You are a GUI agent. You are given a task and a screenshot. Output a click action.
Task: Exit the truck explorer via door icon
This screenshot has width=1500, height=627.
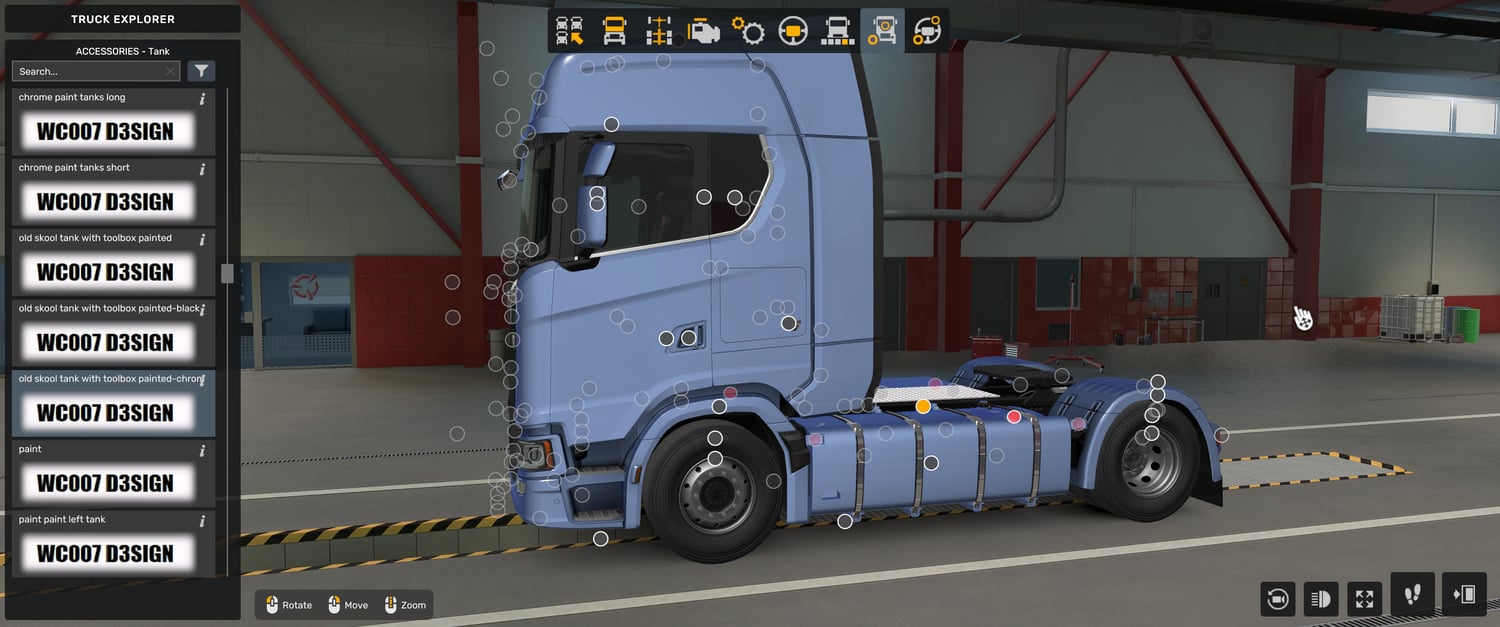(1465, 595)
